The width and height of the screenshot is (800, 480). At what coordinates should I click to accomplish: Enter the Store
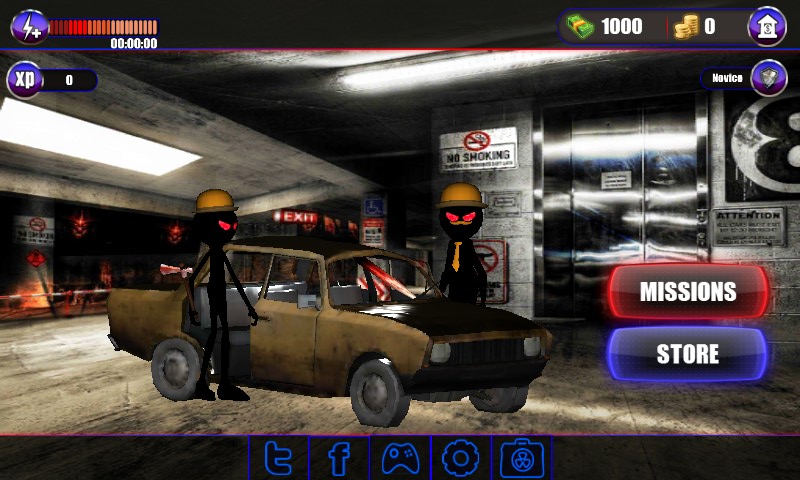click(687, 354)
